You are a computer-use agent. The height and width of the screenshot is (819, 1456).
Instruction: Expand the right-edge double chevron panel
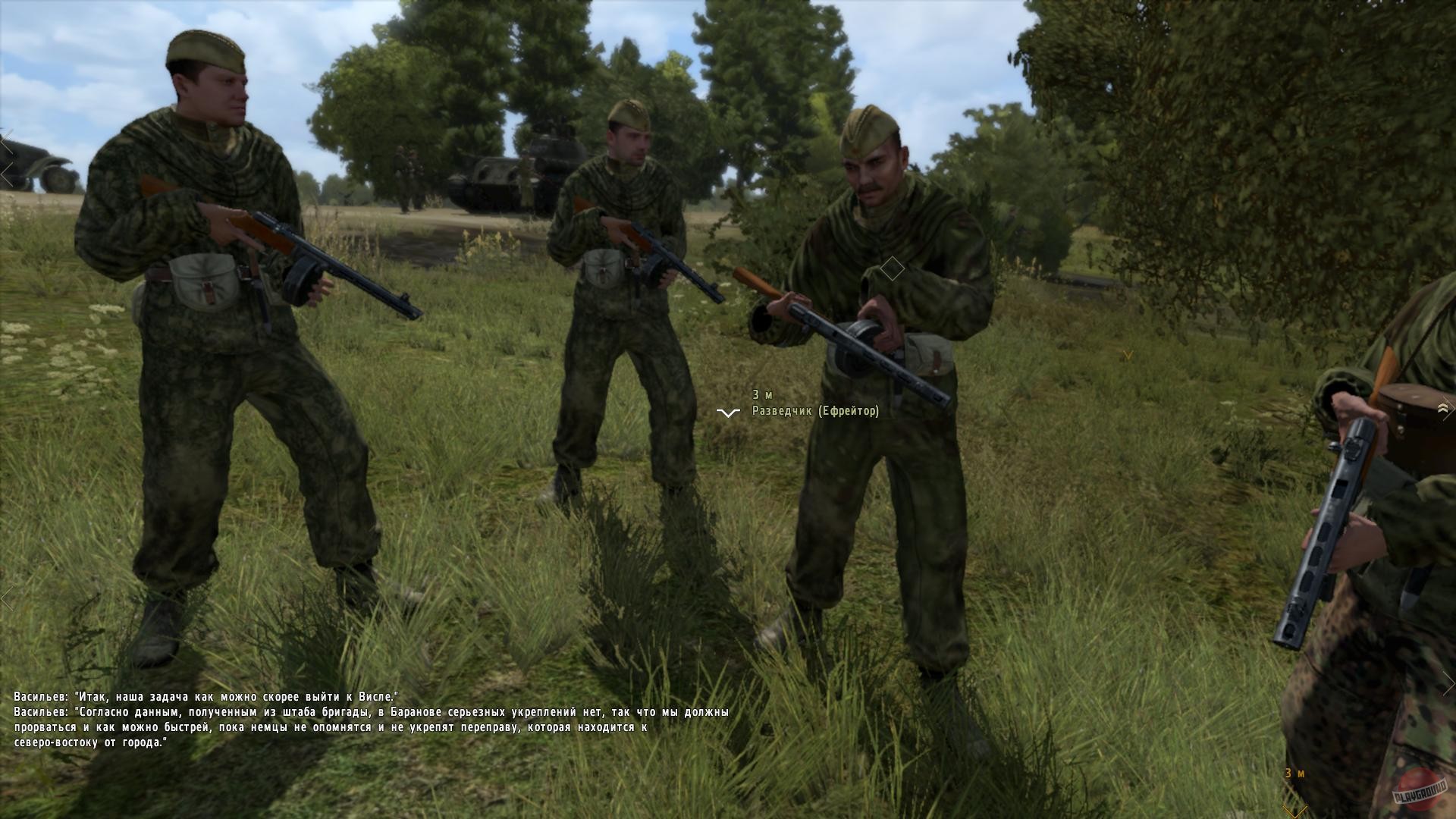point(1445,408)
